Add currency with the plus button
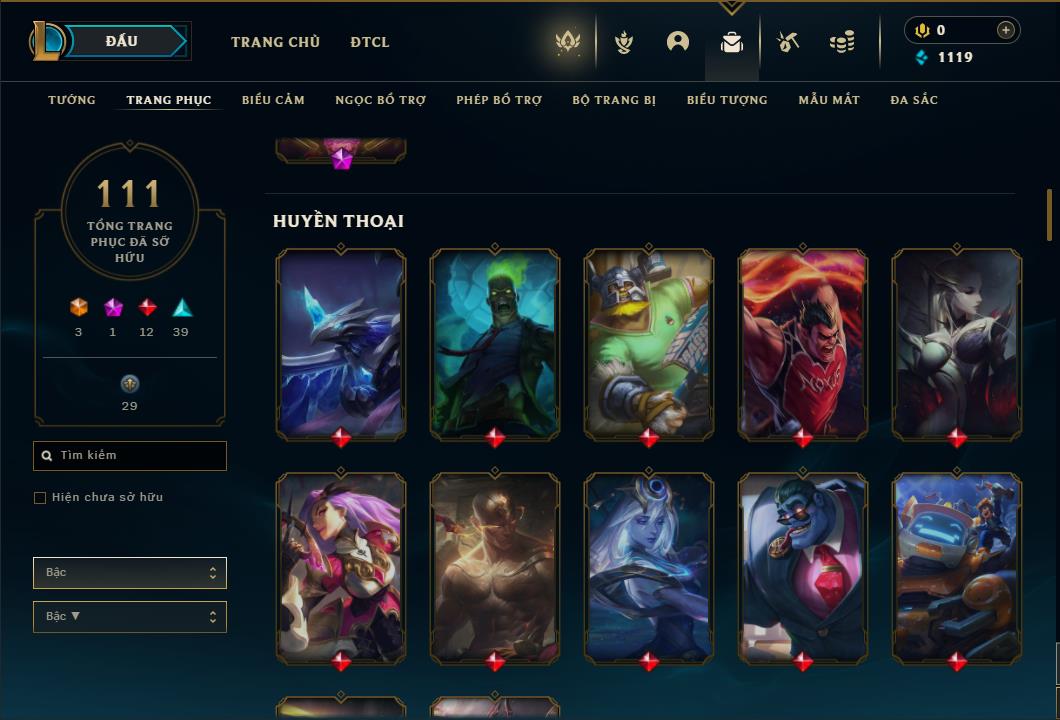The height and width of the screenshot is (720, 1060). point(1006,30)
